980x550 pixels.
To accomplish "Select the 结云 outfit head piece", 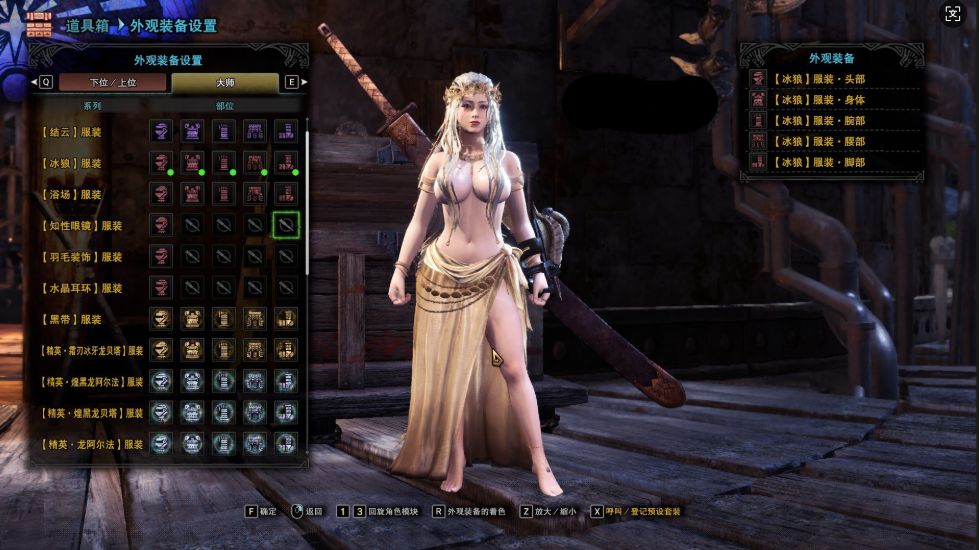I will (161, 131).
